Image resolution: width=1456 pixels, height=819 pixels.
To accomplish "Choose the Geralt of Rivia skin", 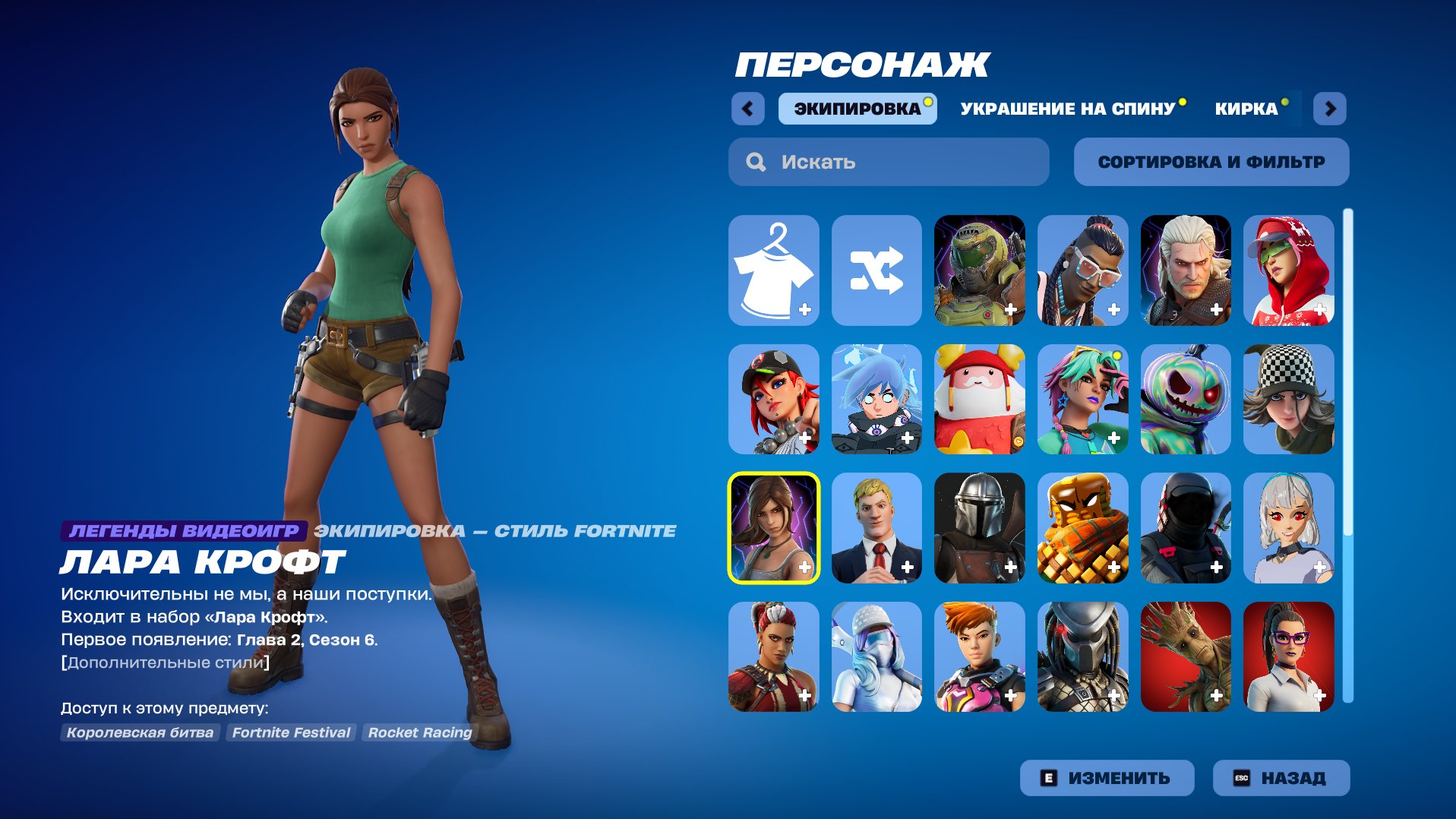I will click(1186, 270).
